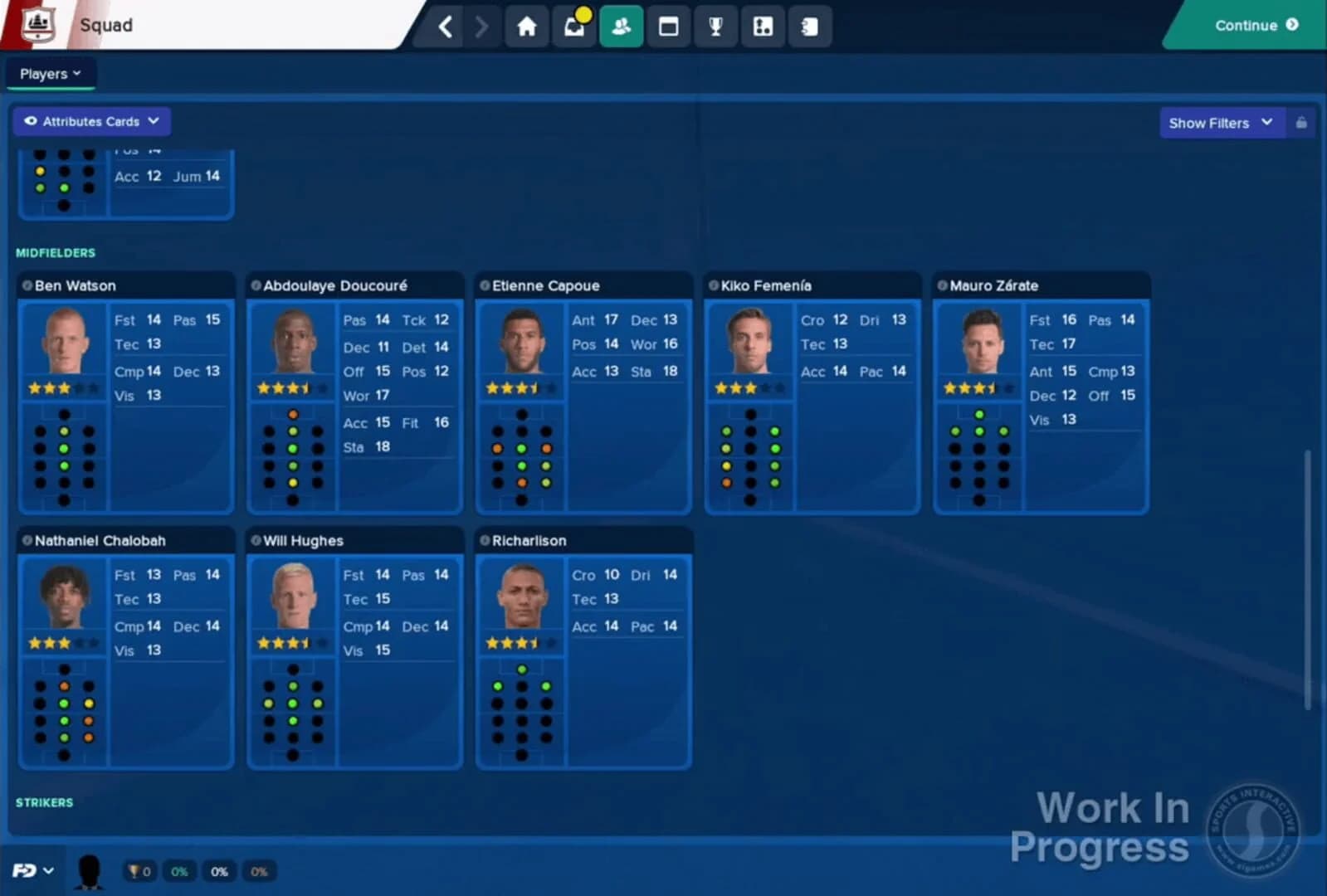The width and height of the screenshot is (1327, 896).
Task: Click the info icon beside Ben Watson's name
Action: tap(27, 285)
